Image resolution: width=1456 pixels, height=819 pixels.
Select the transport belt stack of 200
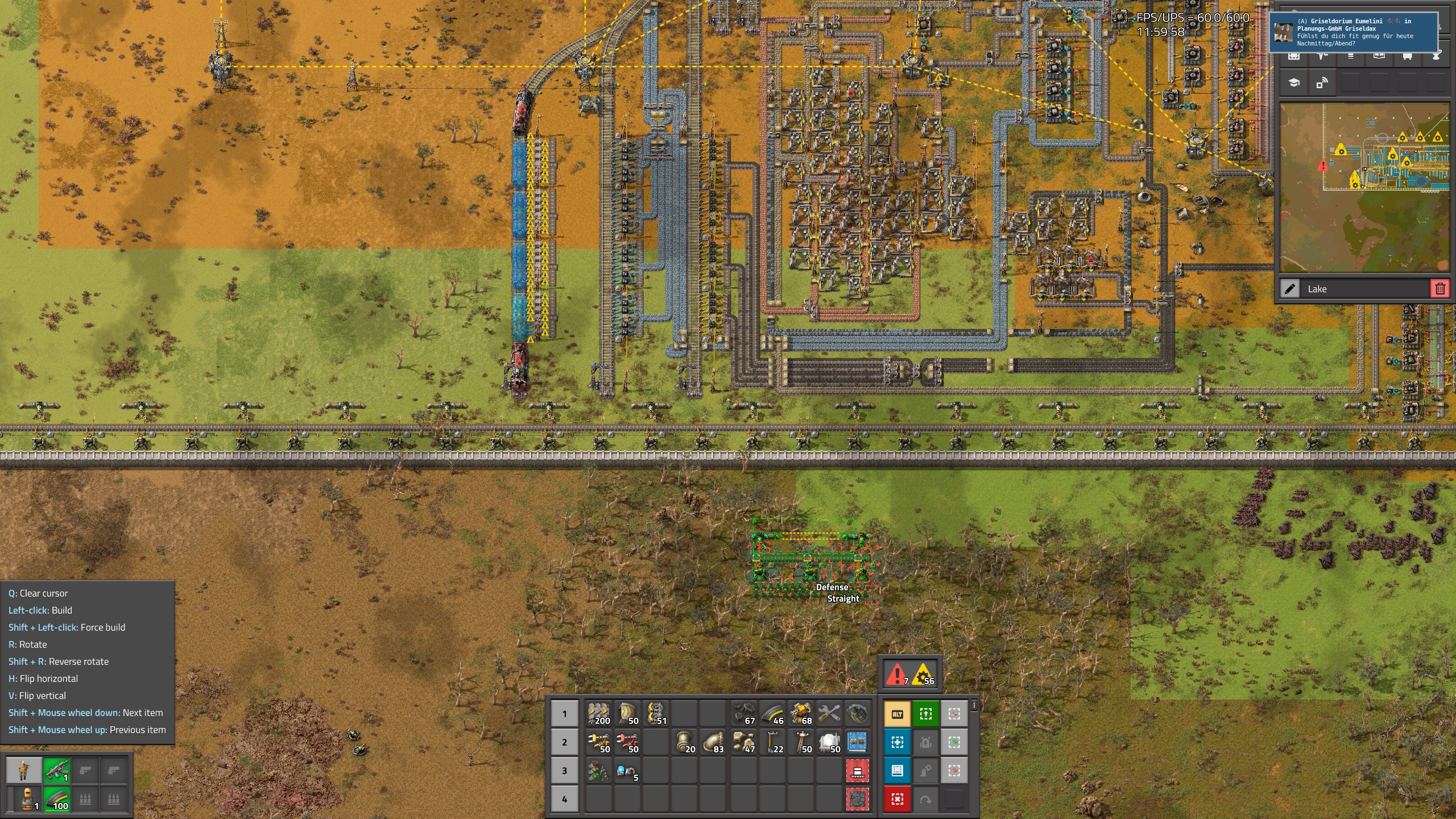pos(599,713)
